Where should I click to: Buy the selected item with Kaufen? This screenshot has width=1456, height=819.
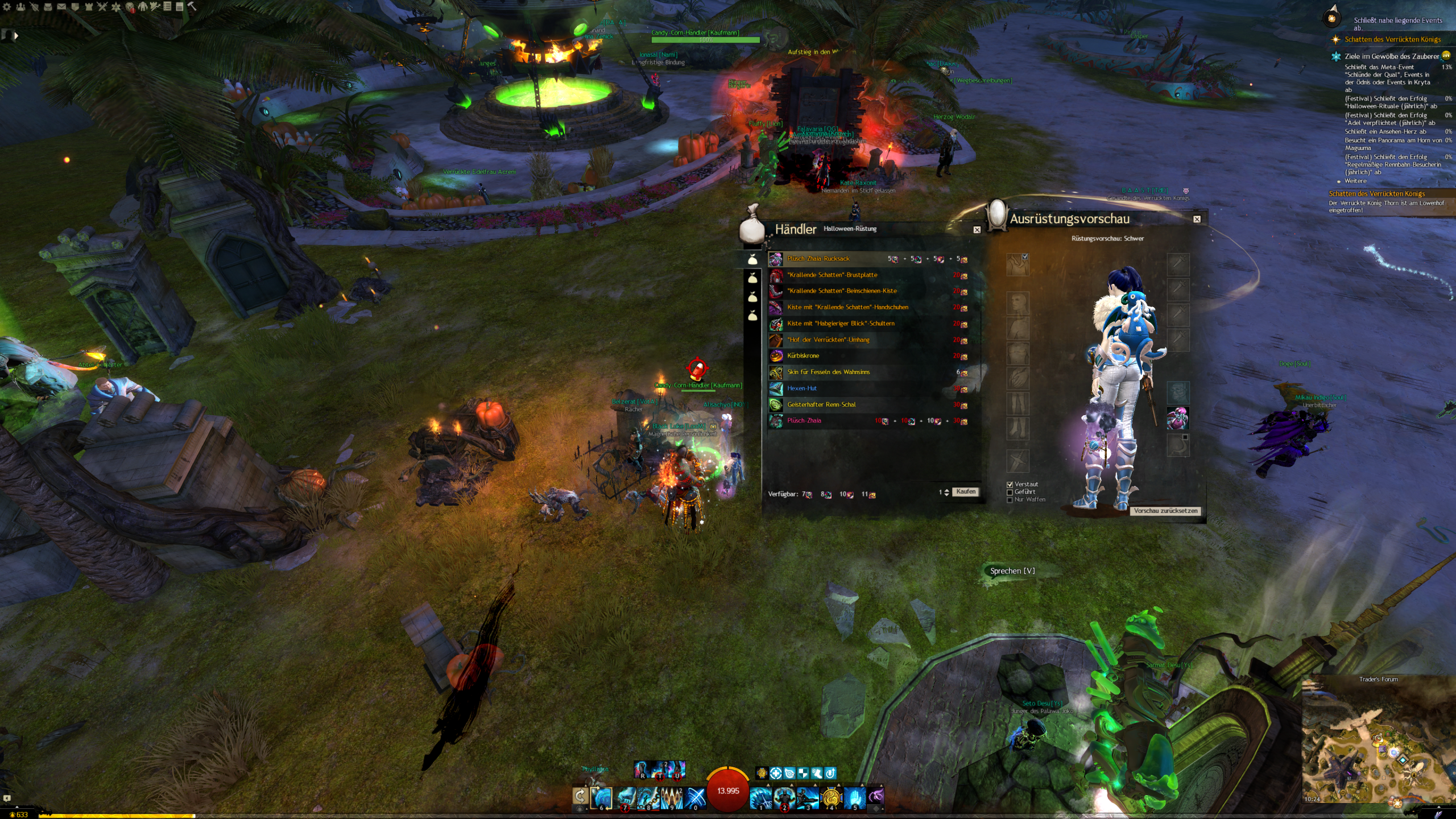(x=965, y=492)
